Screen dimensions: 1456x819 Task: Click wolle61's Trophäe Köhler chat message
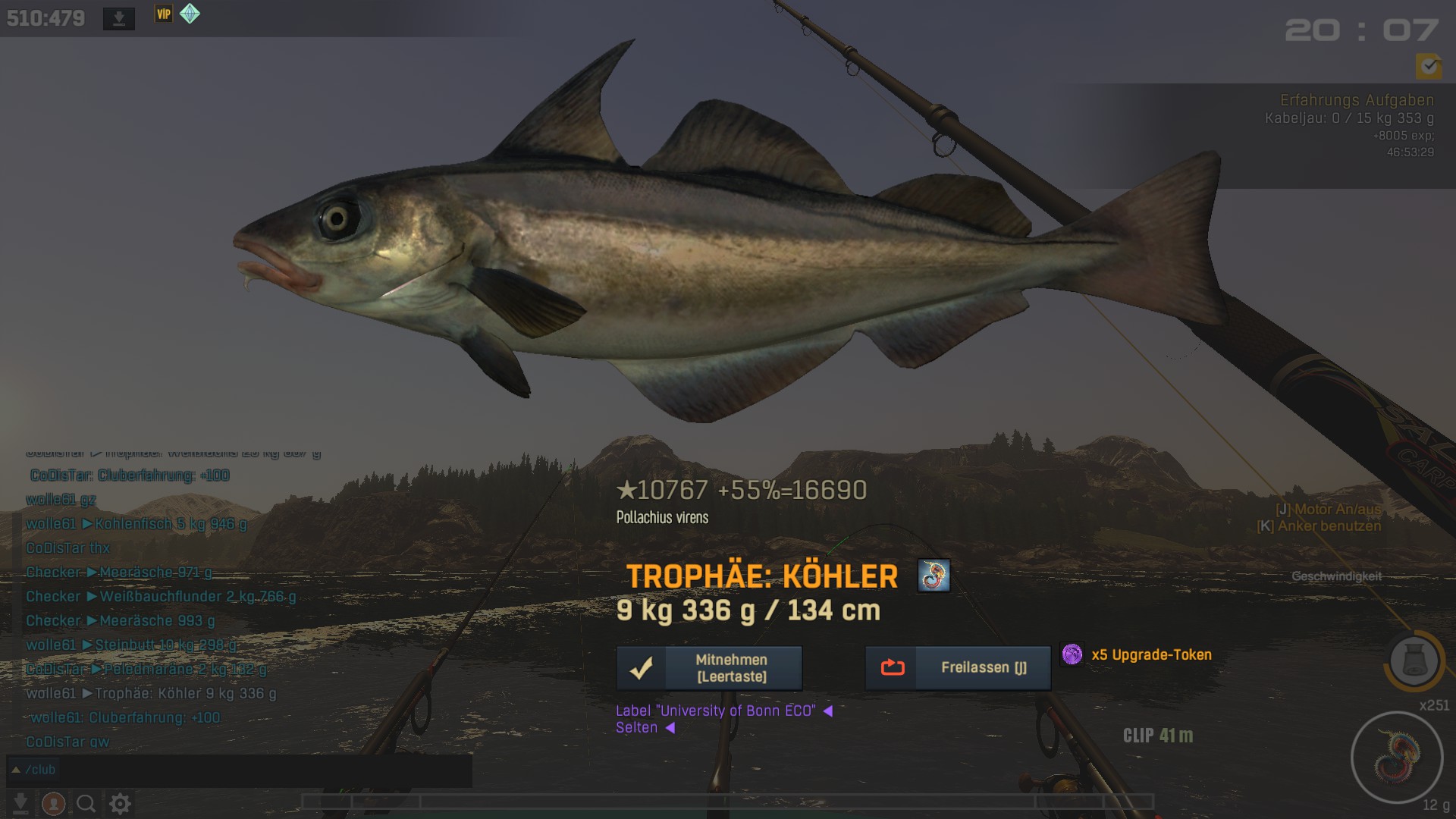[x=151, y=693]
